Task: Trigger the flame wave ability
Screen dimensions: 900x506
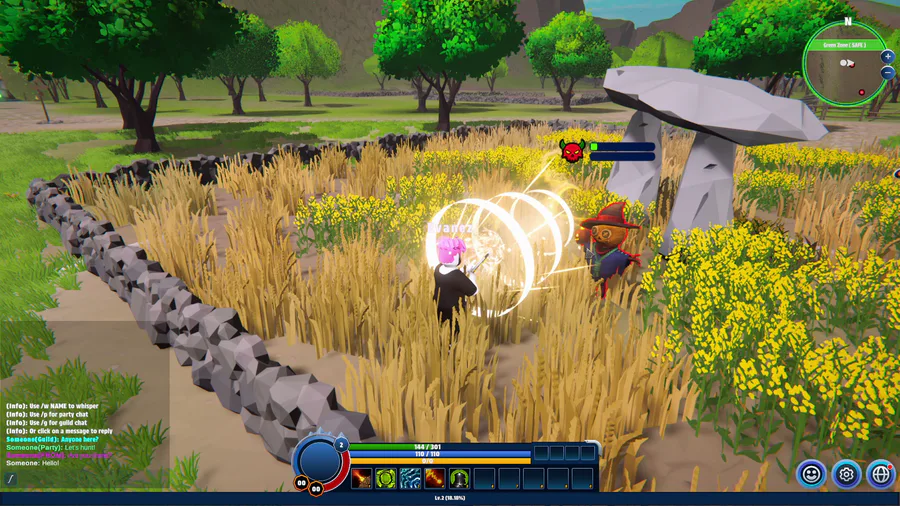Action: click(x=435, y=479)
